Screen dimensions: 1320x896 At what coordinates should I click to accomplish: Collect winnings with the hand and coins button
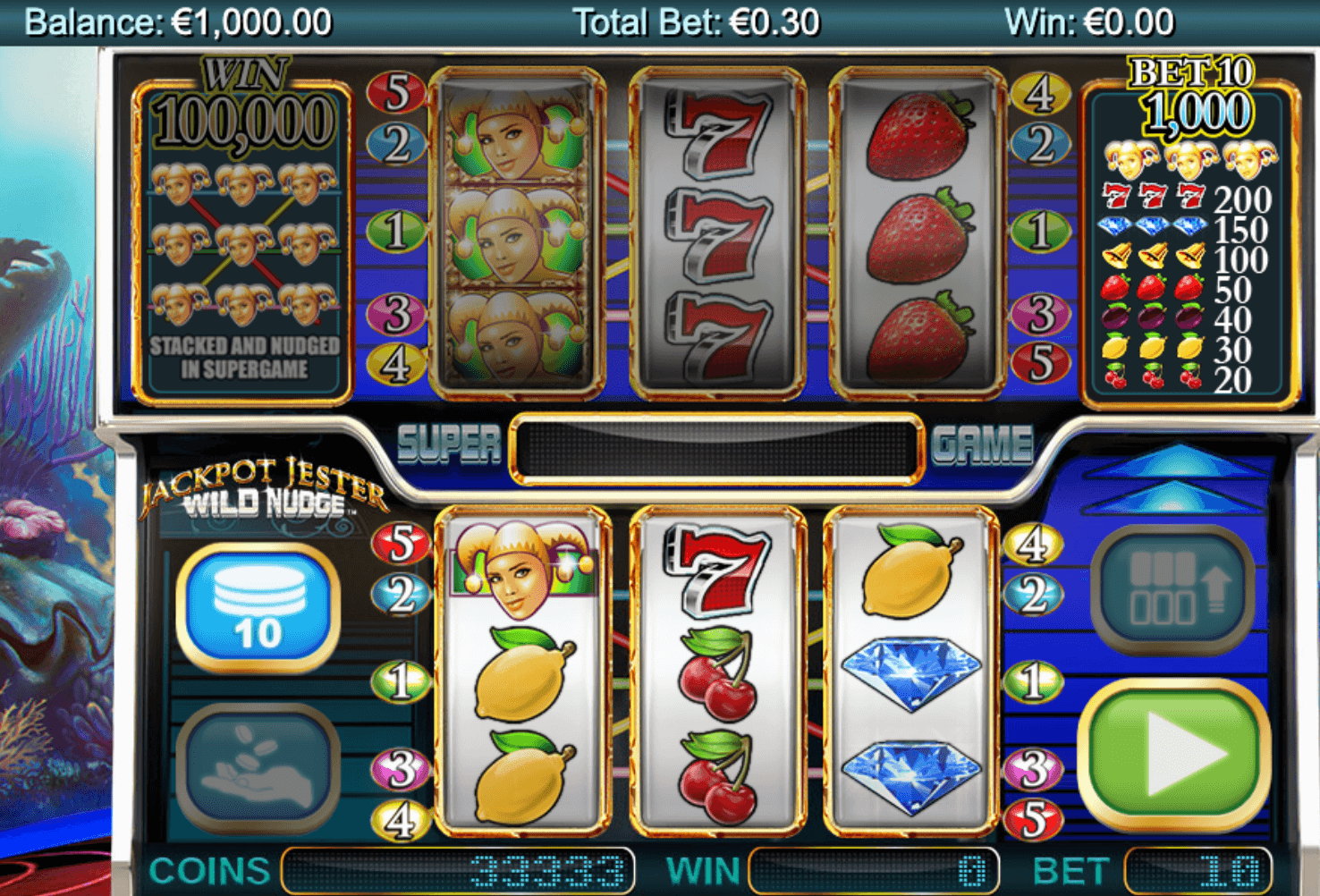[258, 769]
